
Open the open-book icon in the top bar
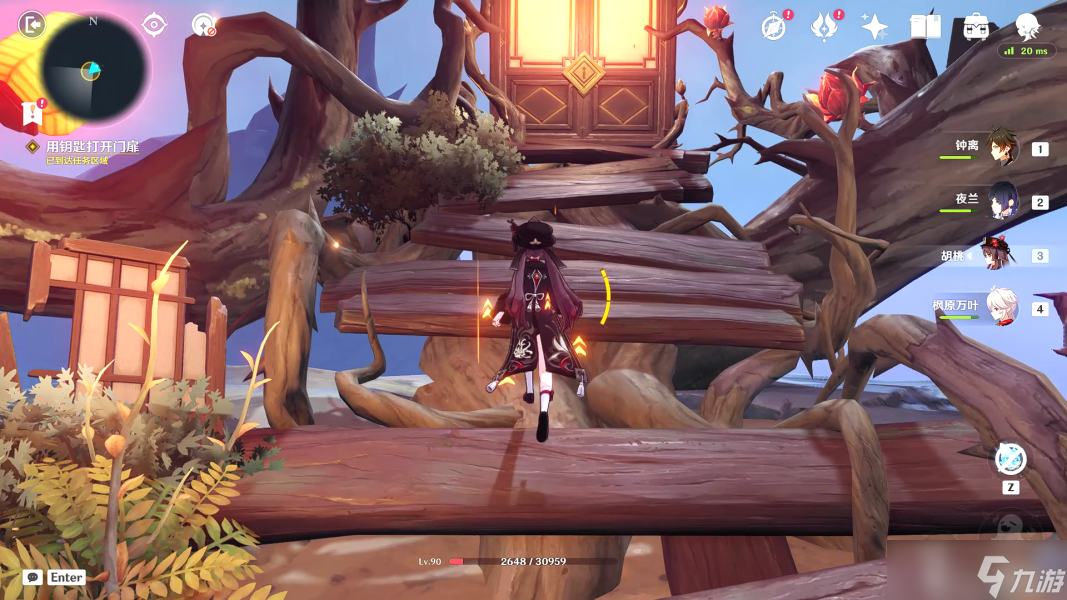(x=925, y=27)
